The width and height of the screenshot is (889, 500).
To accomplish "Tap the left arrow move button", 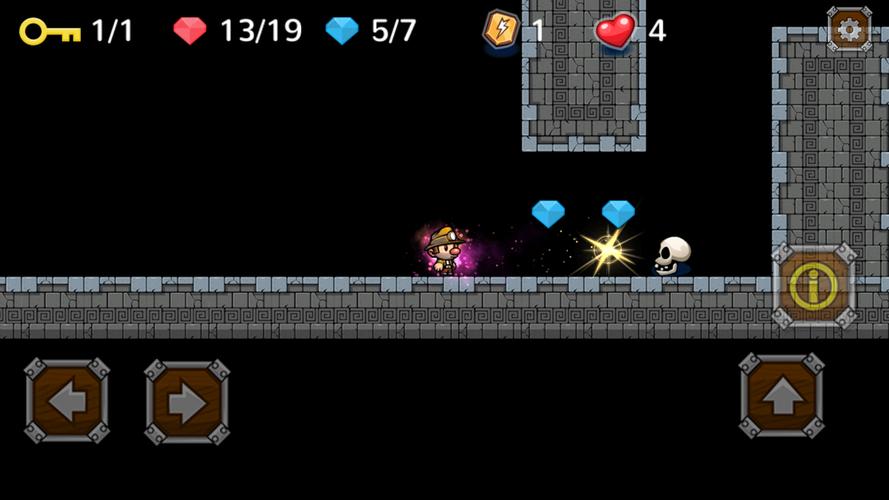I will click(x=67, y=401).
